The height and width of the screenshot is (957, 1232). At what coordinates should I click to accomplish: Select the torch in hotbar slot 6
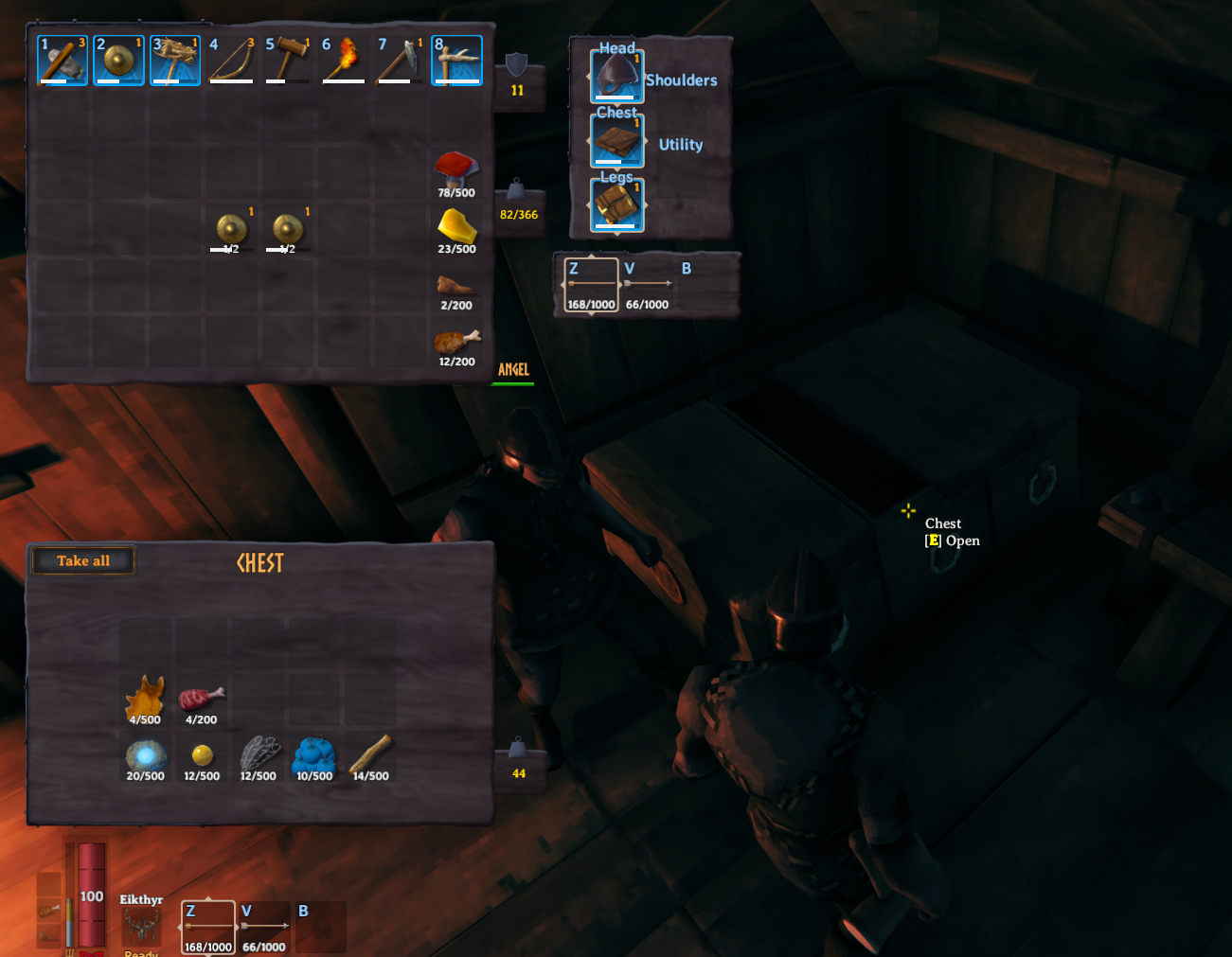343,59
